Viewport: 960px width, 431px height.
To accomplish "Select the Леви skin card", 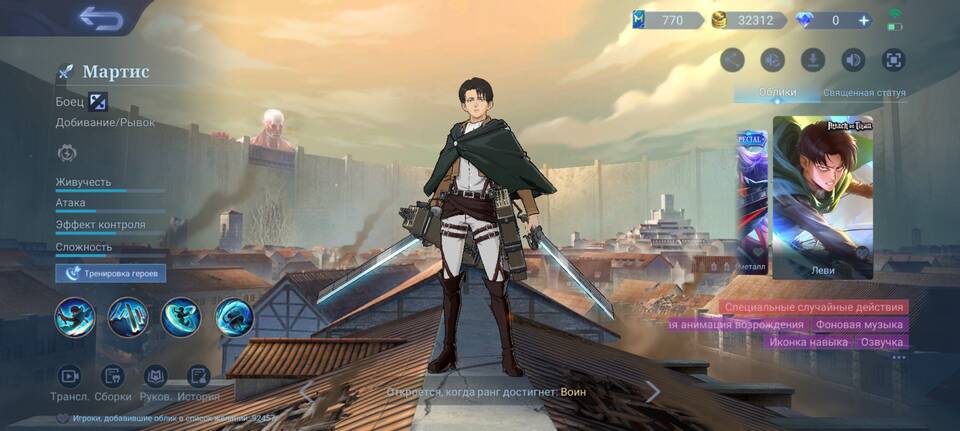I will pos(822,196).
